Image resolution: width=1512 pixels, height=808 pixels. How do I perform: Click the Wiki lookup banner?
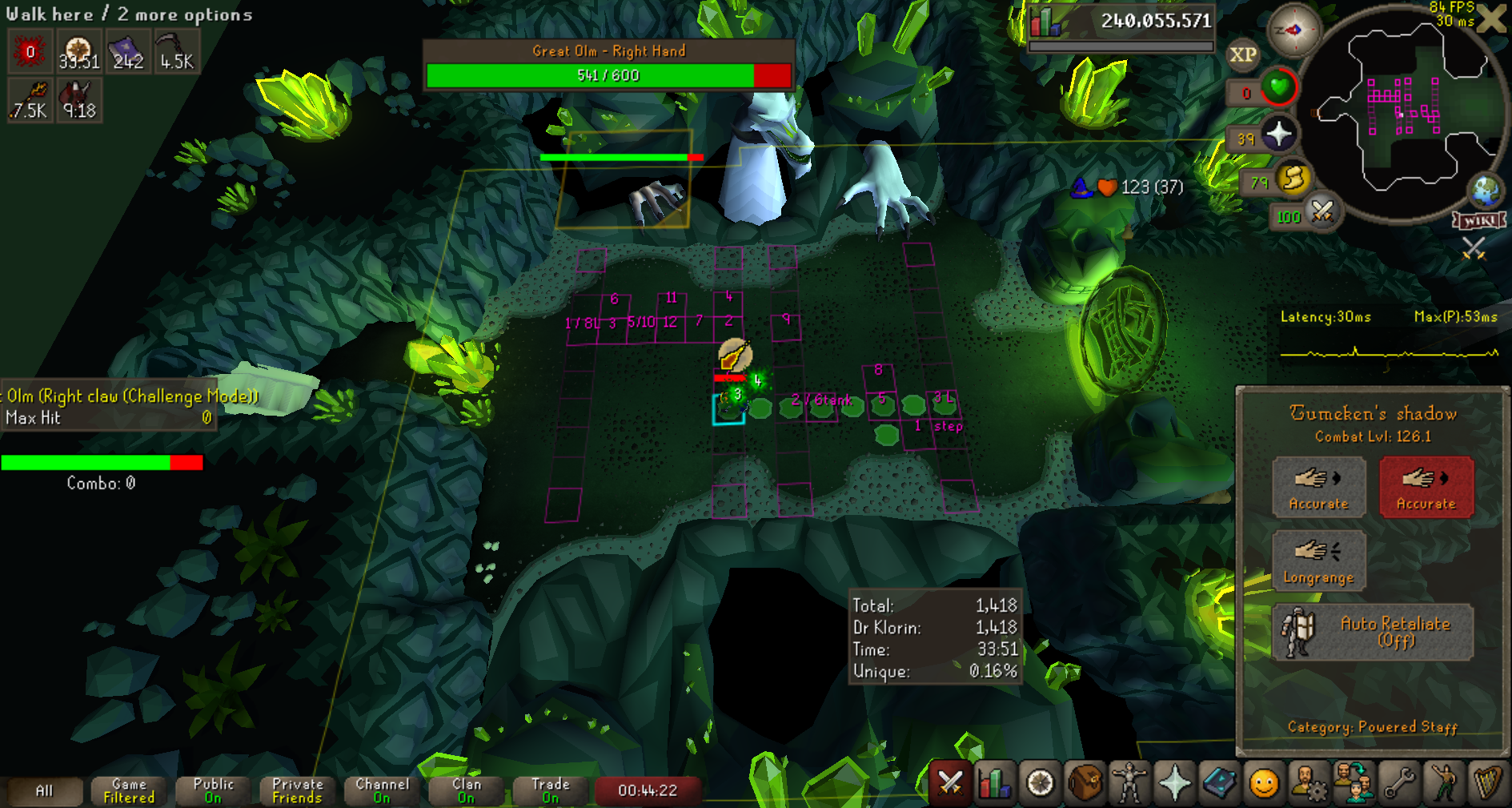coord(1479,220)
